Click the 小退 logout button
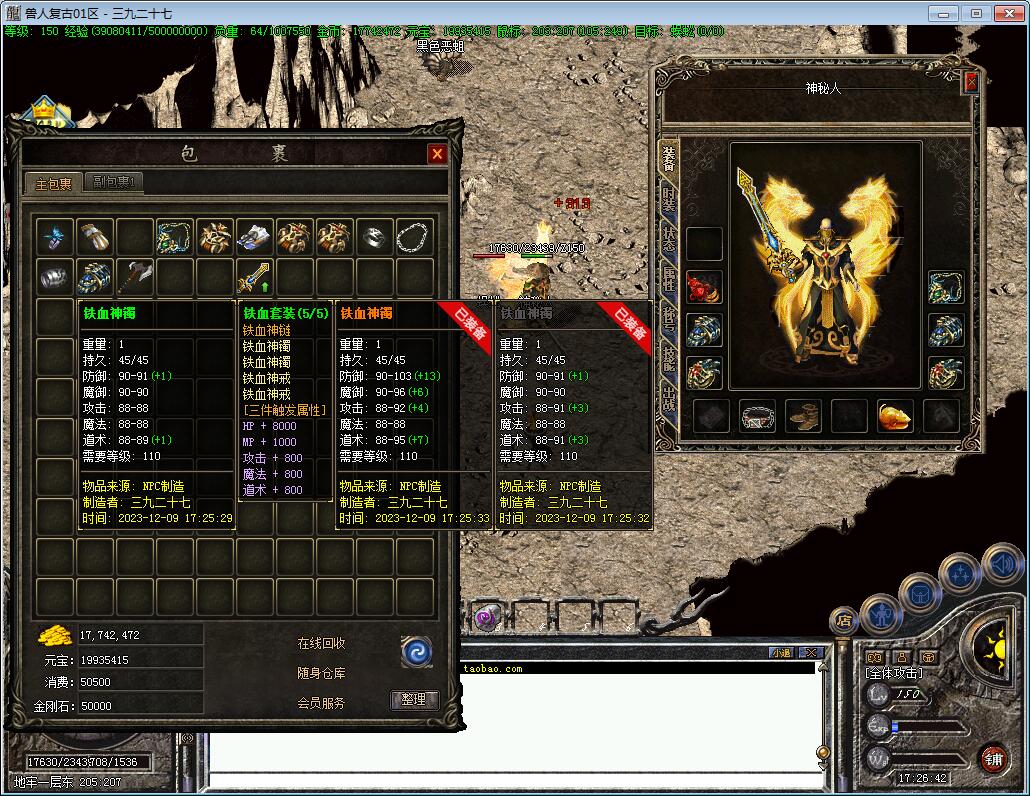The width and height of the screenshot is (1030, 796). (x=782, y=652)
